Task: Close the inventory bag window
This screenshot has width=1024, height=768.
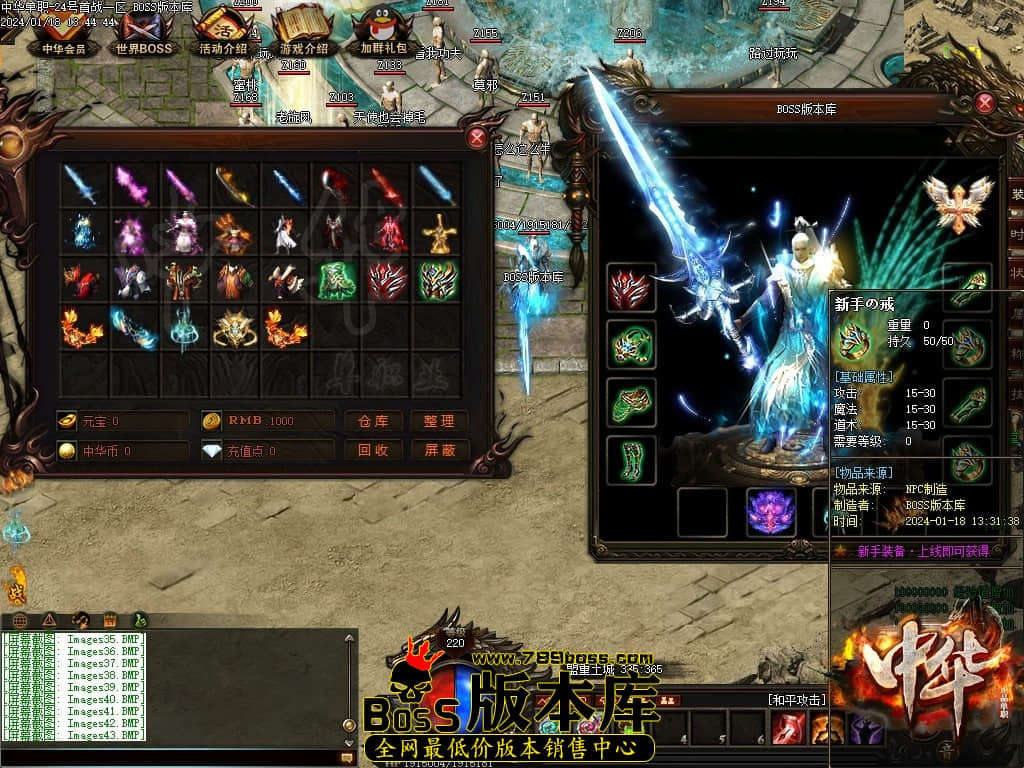Action: 478,138
